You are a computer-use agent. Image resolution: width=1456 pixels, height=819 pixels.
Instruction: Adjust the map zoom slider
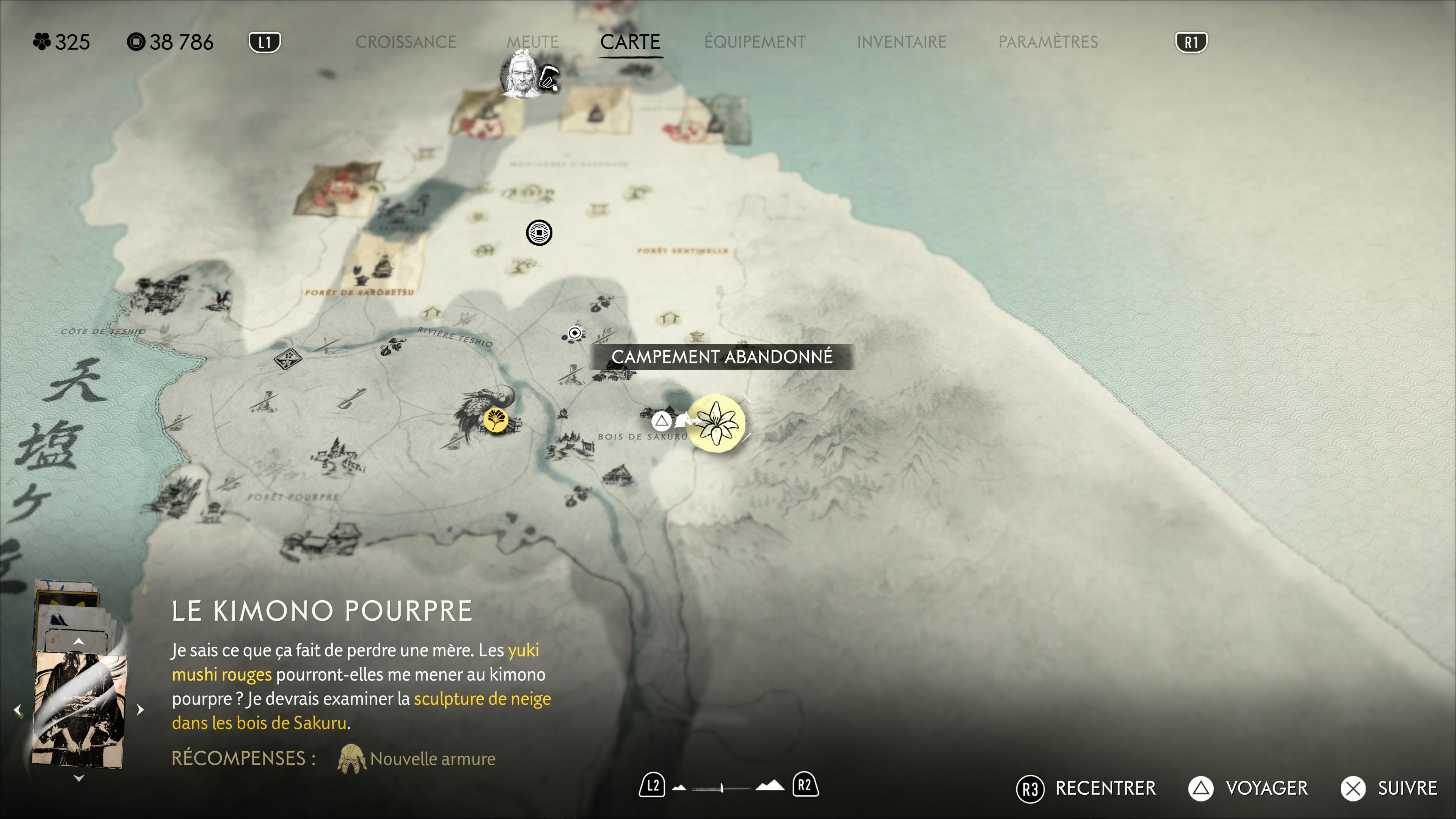[722, 788]
